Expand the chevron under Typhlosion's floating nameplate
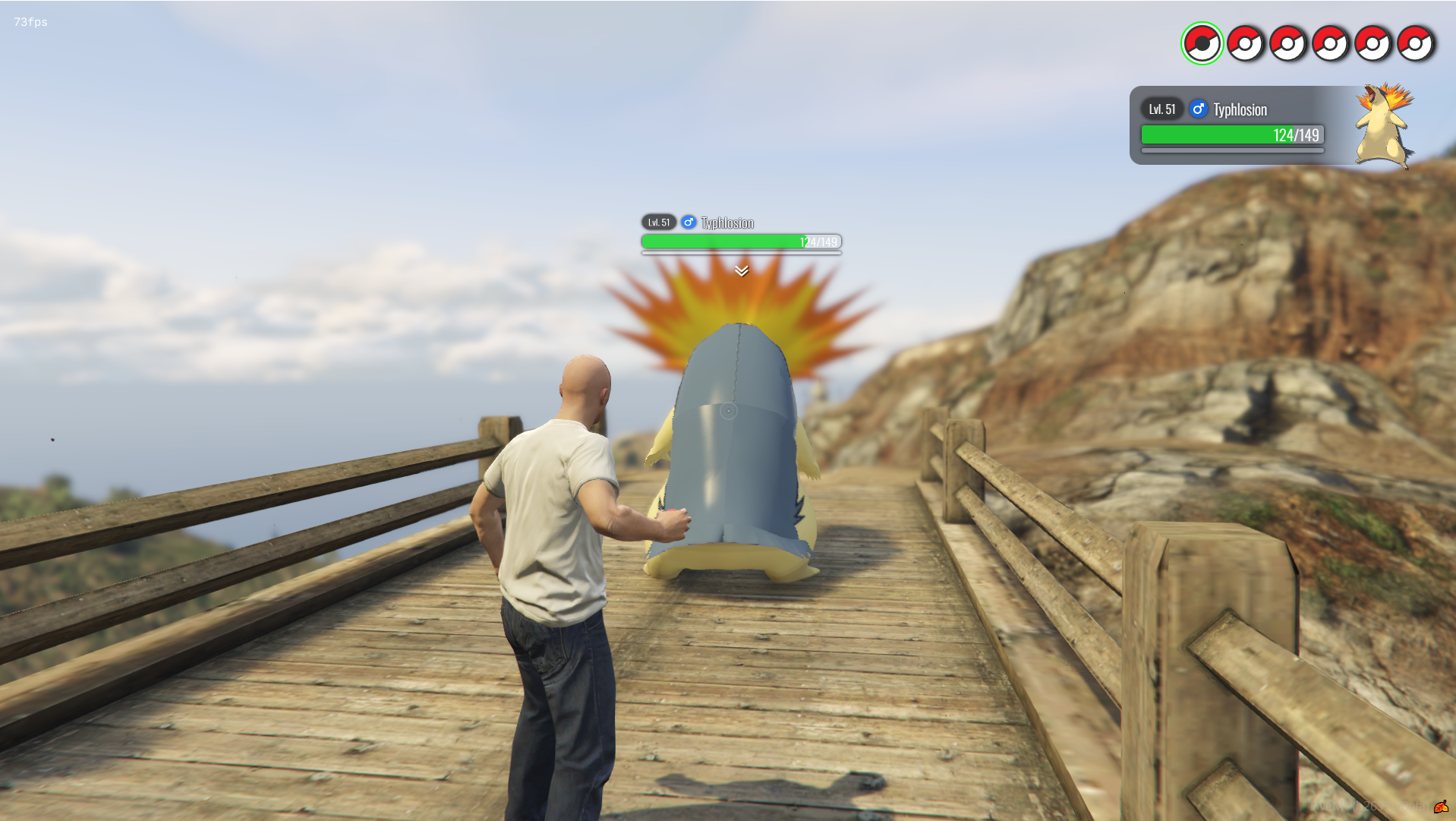Viewport: 1456px width, 821px height. (x=742, y=270)
